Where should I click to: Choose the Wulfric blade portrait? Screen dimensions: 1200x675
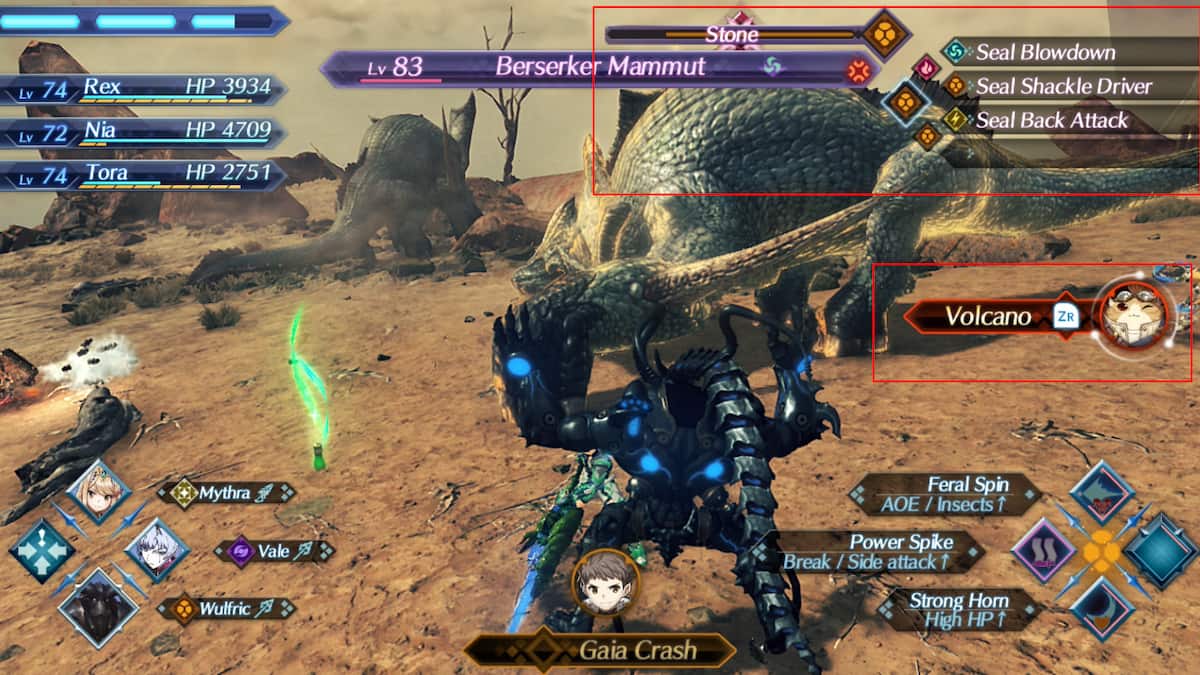98,607
